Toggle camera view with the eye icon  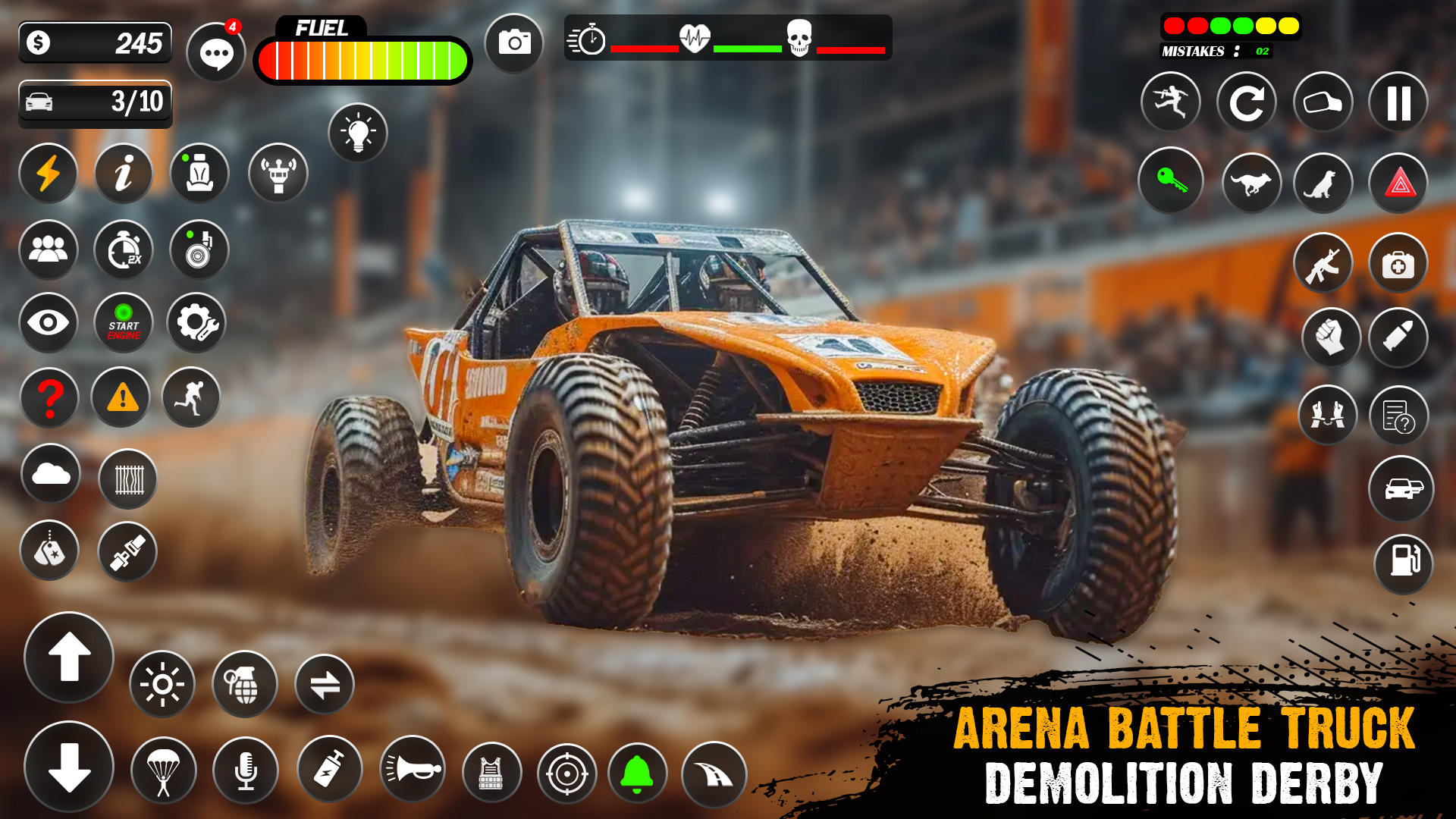pyautogui.click(x=49, y=323)
